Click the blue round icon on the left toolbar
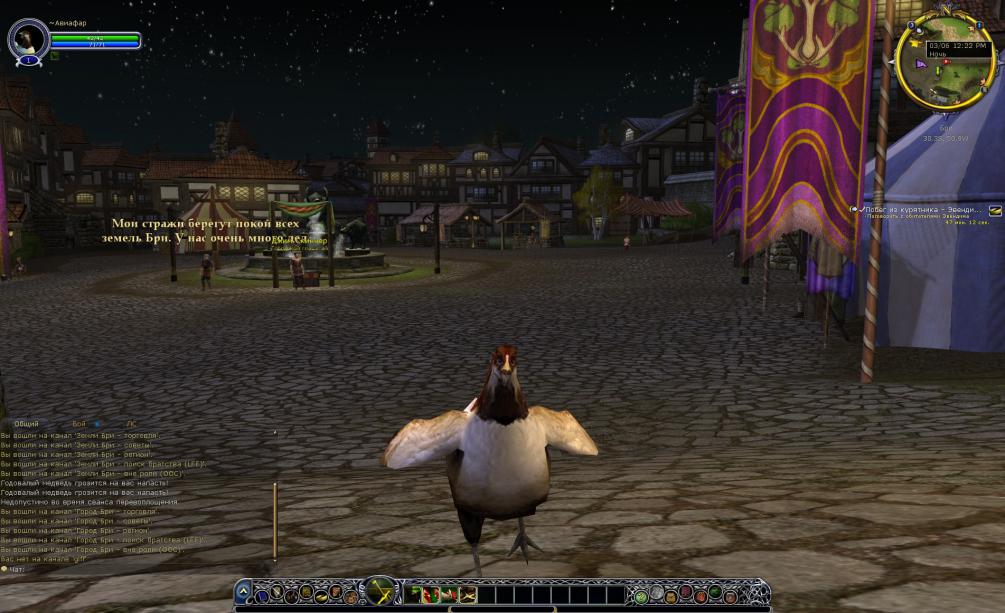This screenshot has width=1005, height=613. tap(261, 596)
